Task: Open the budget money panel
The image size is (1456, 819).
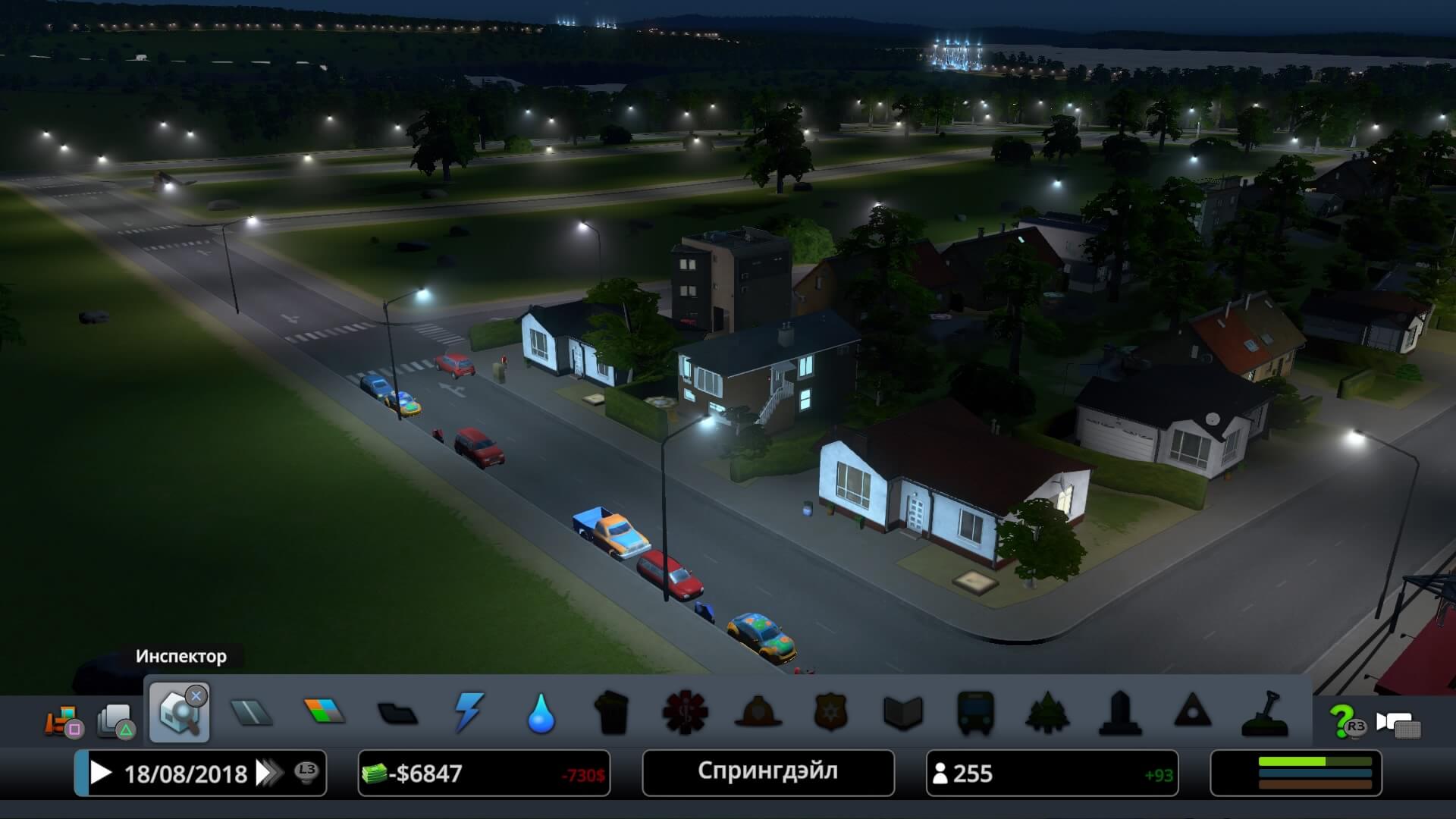Action: tap(484, 773)
